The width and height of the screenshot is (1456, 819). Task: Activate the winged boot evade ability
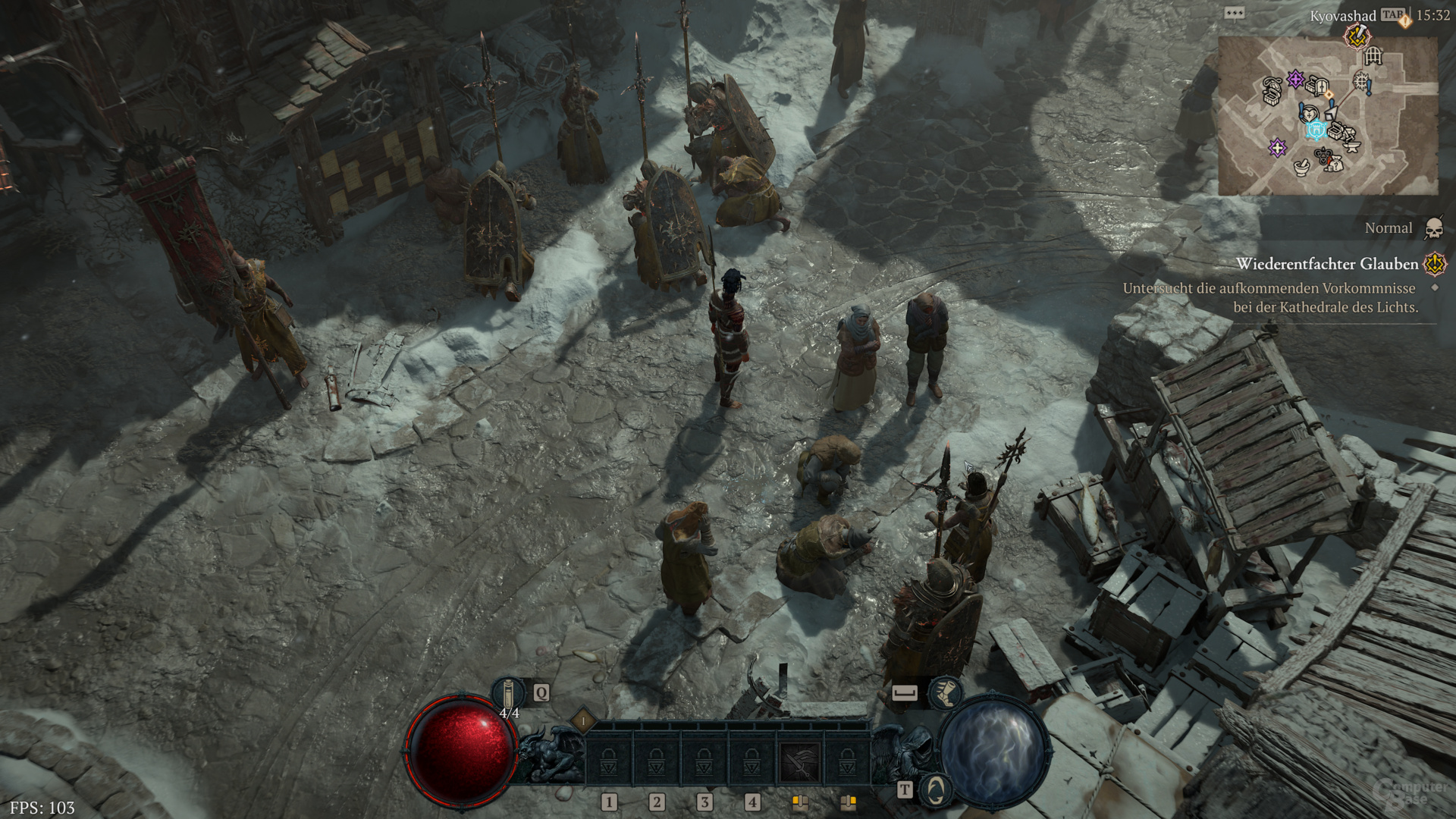click(945, 692)
